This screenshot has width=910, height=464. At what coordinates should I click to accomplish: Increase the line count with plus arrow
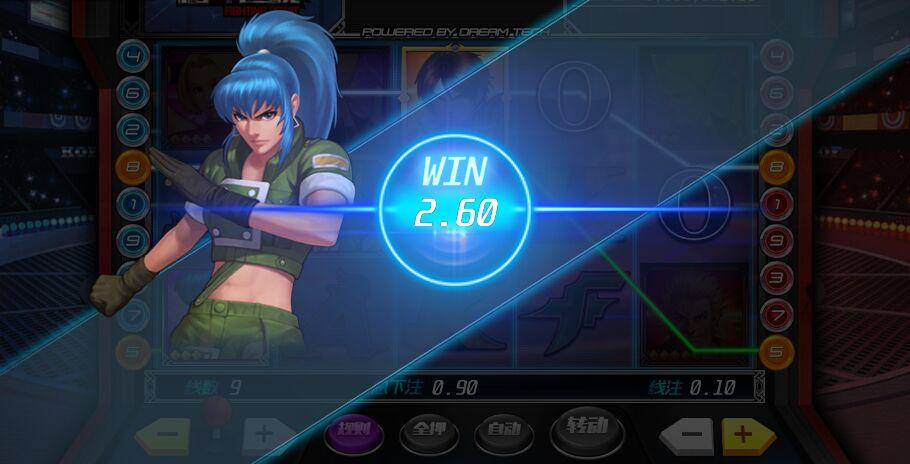(x=262, y=435)
